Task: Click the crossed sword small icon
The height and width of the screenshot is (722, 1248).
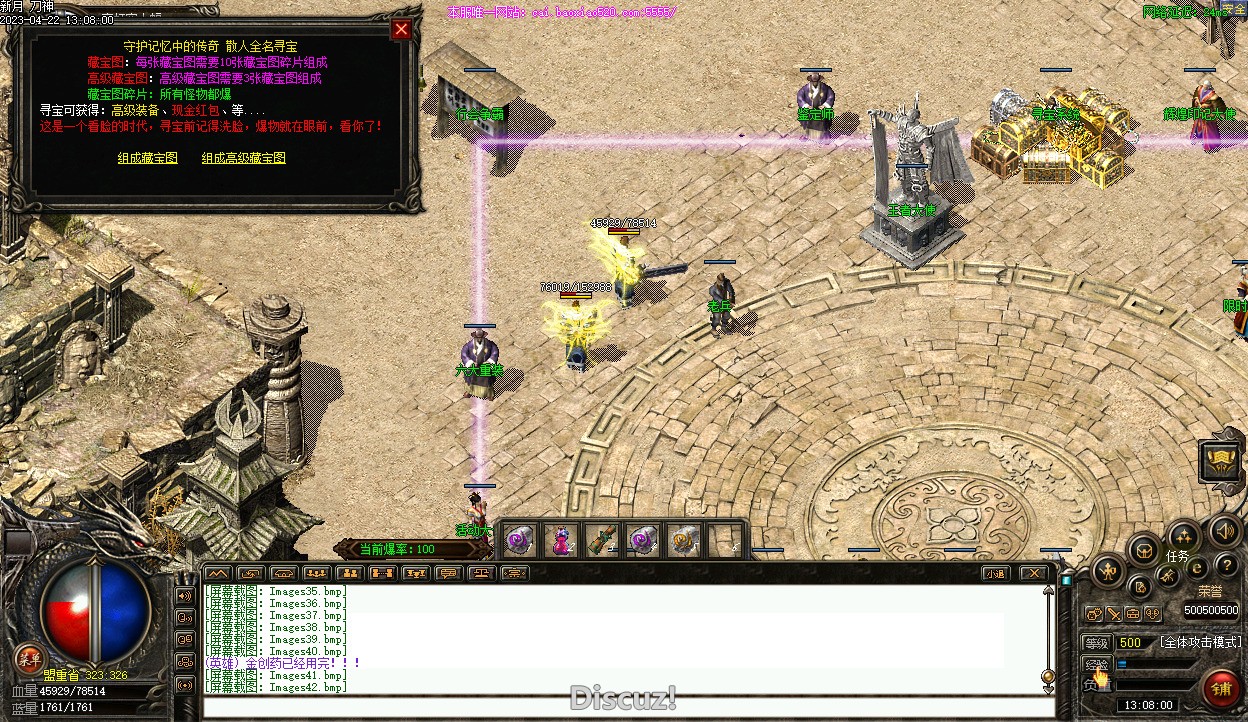Action: 1114,613
